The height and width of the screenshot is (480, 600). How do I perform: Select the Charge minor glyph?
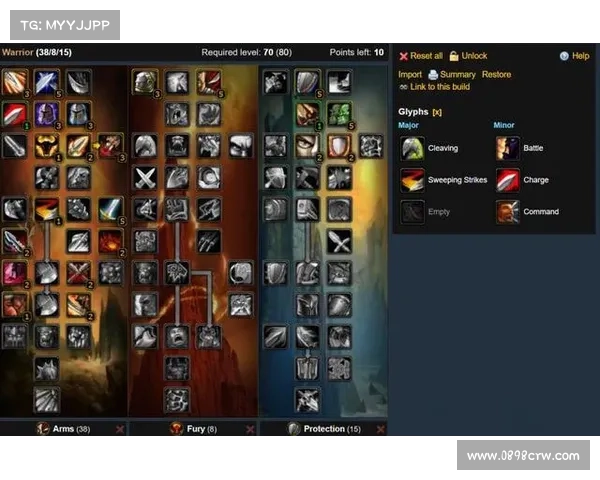point(536,180)
